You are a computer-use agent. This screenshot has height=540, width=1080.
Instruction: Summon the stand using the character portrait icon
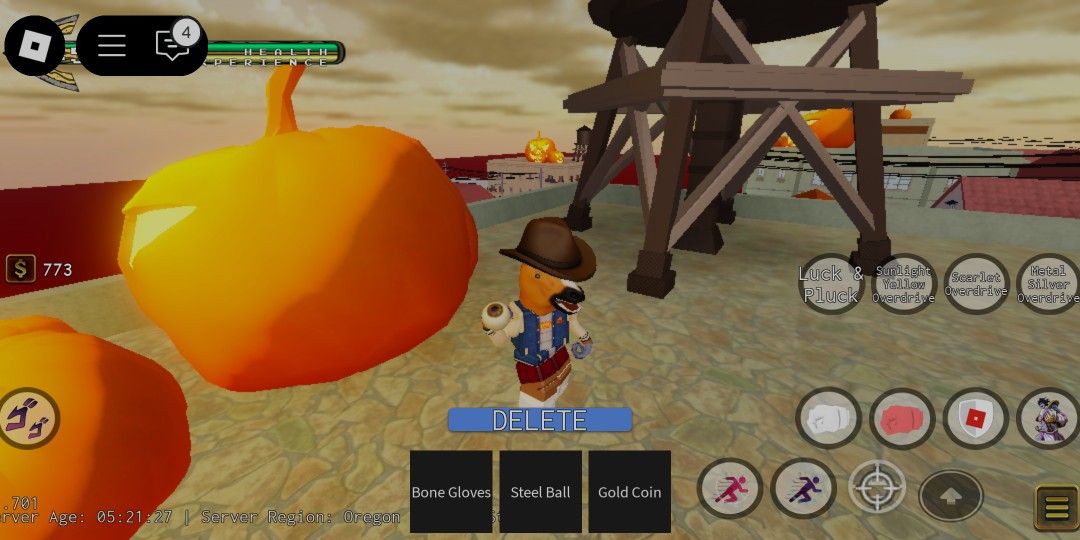click(x=1047, y=418)
